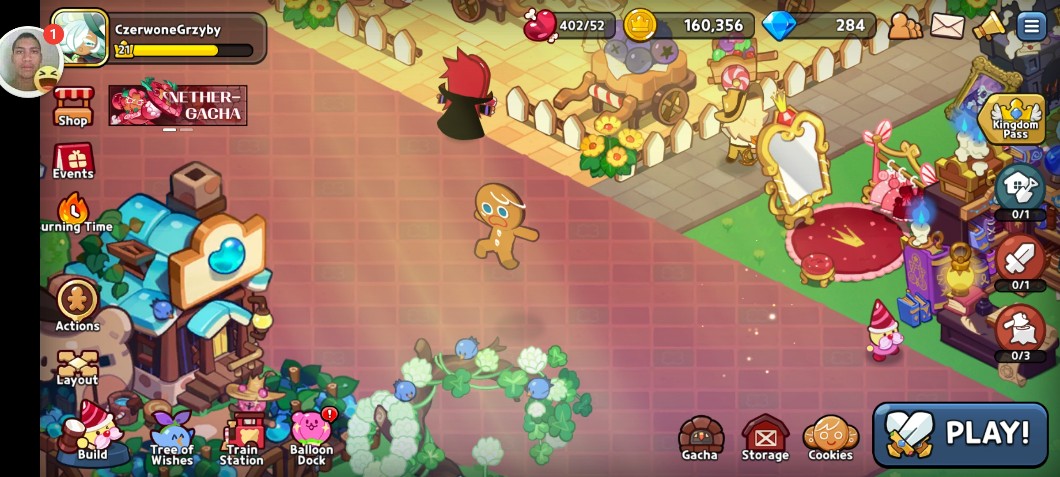The height and width of the screenshot is (477, 1060).
Task: Open the Actions menu
Action: tap(77, 304)
